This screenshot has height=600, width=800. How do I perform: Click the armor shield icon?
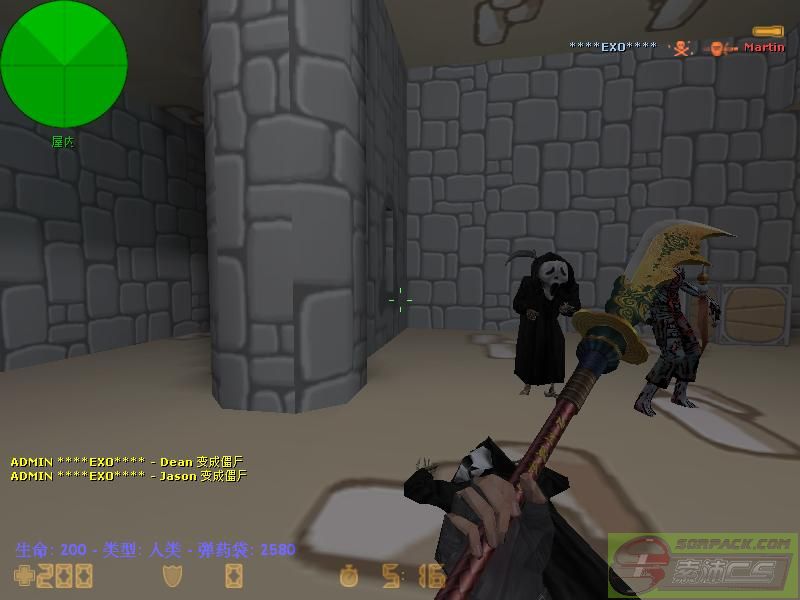point(171,575)
